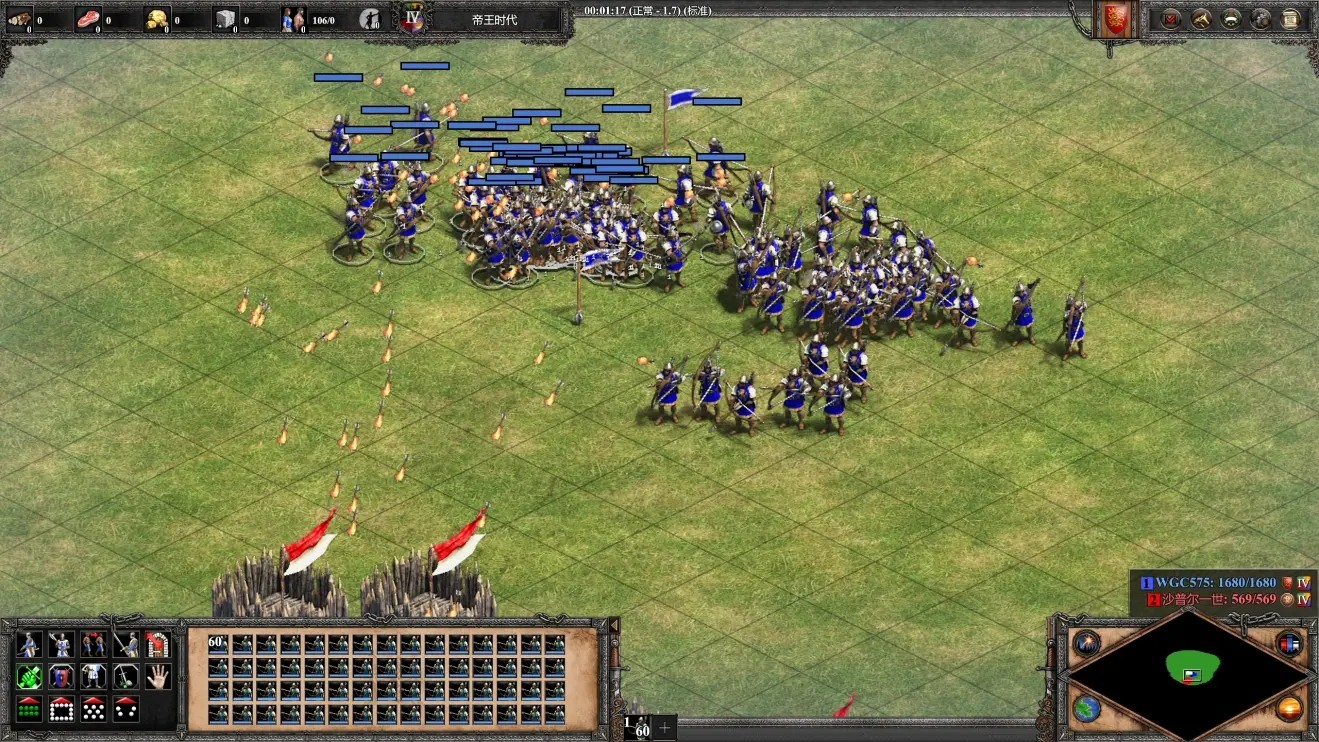Activate the two-soldier red arrow command
Image resolution: width=1319 pixels, height=742 pixels.
pyautogui.click(x=93, y=644)
